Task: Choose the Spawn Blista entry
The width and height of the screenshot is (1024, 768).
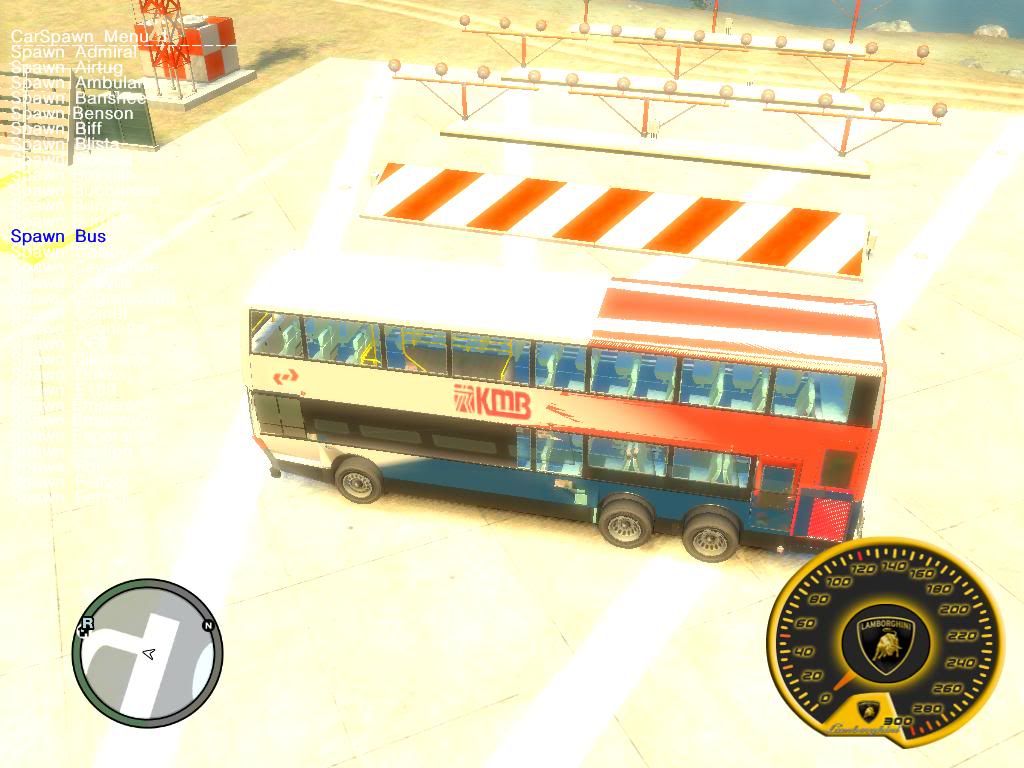Action: 65,145
